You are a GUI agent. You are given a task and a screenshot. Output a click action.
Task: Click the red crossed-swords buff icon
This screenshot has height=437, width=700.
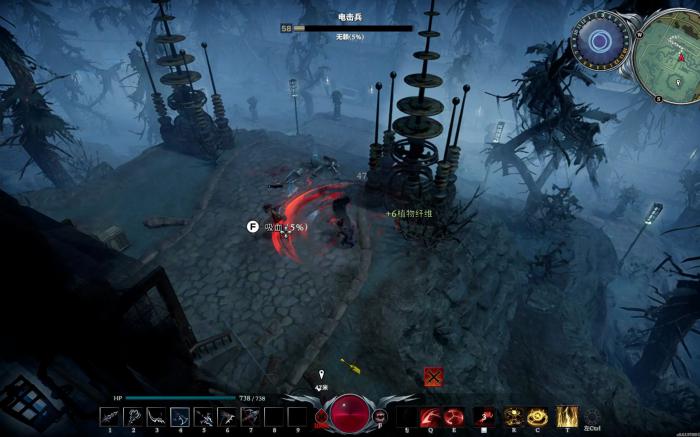(x=432, y=376)
